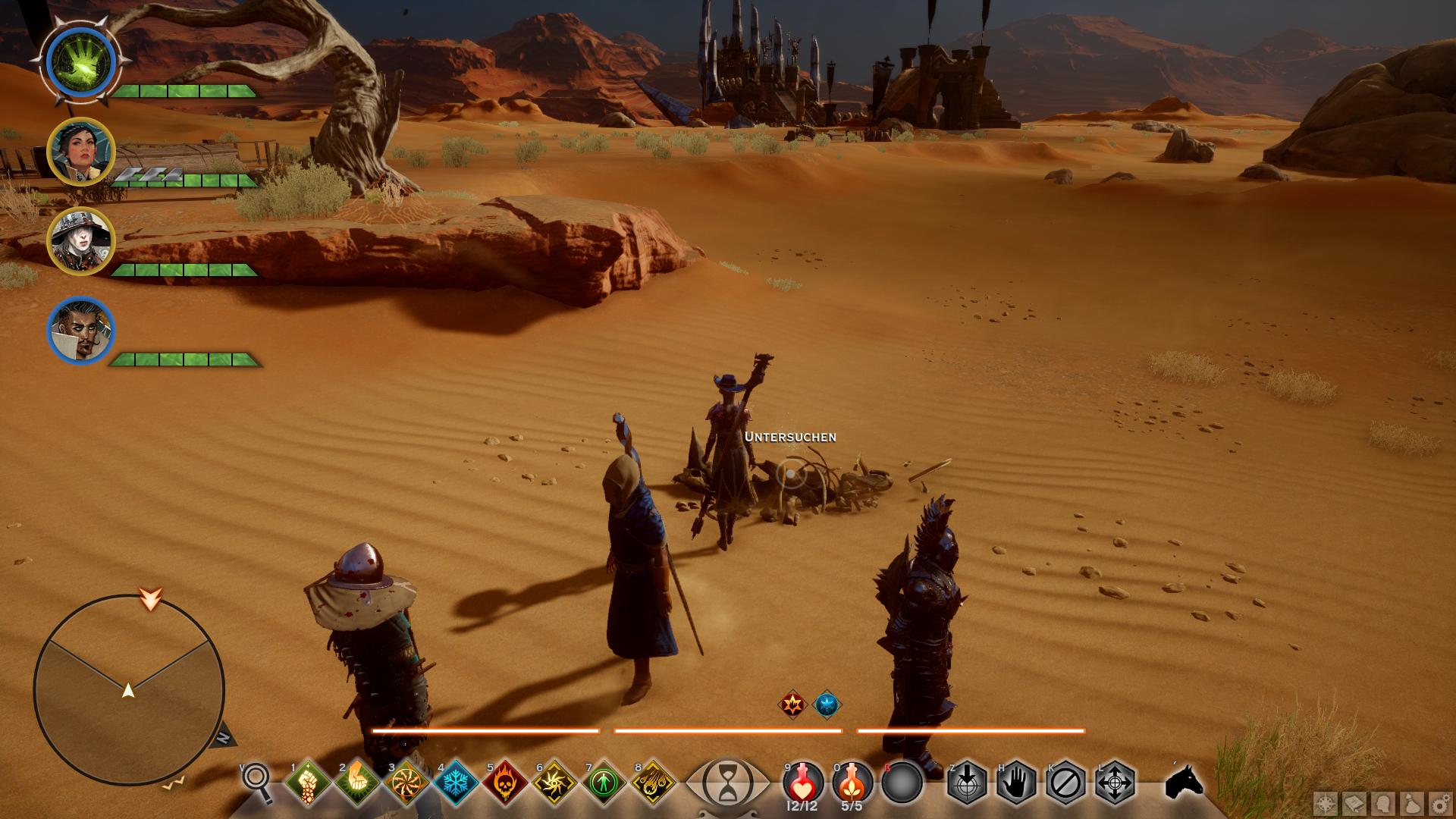Click the magnifying glass search icon
Viewport: 1456px width, 819px height.
tap(256, 781)
